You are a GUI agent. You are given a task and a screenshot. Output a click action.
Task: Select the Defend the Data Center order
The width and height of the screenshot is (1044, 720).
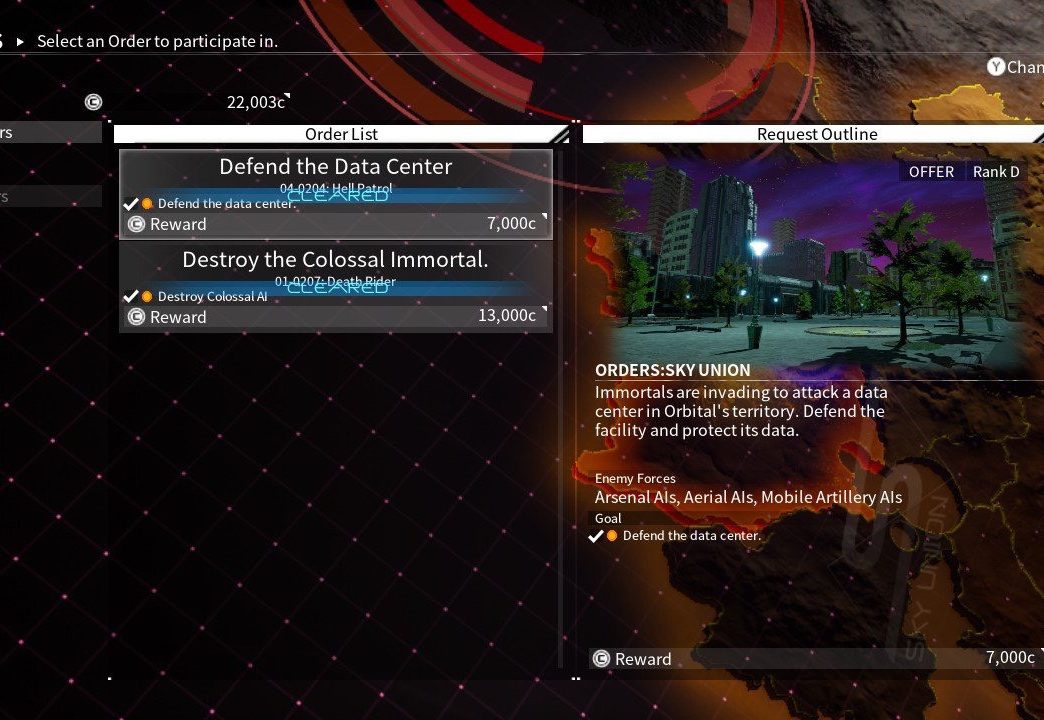tap(335, 193)
